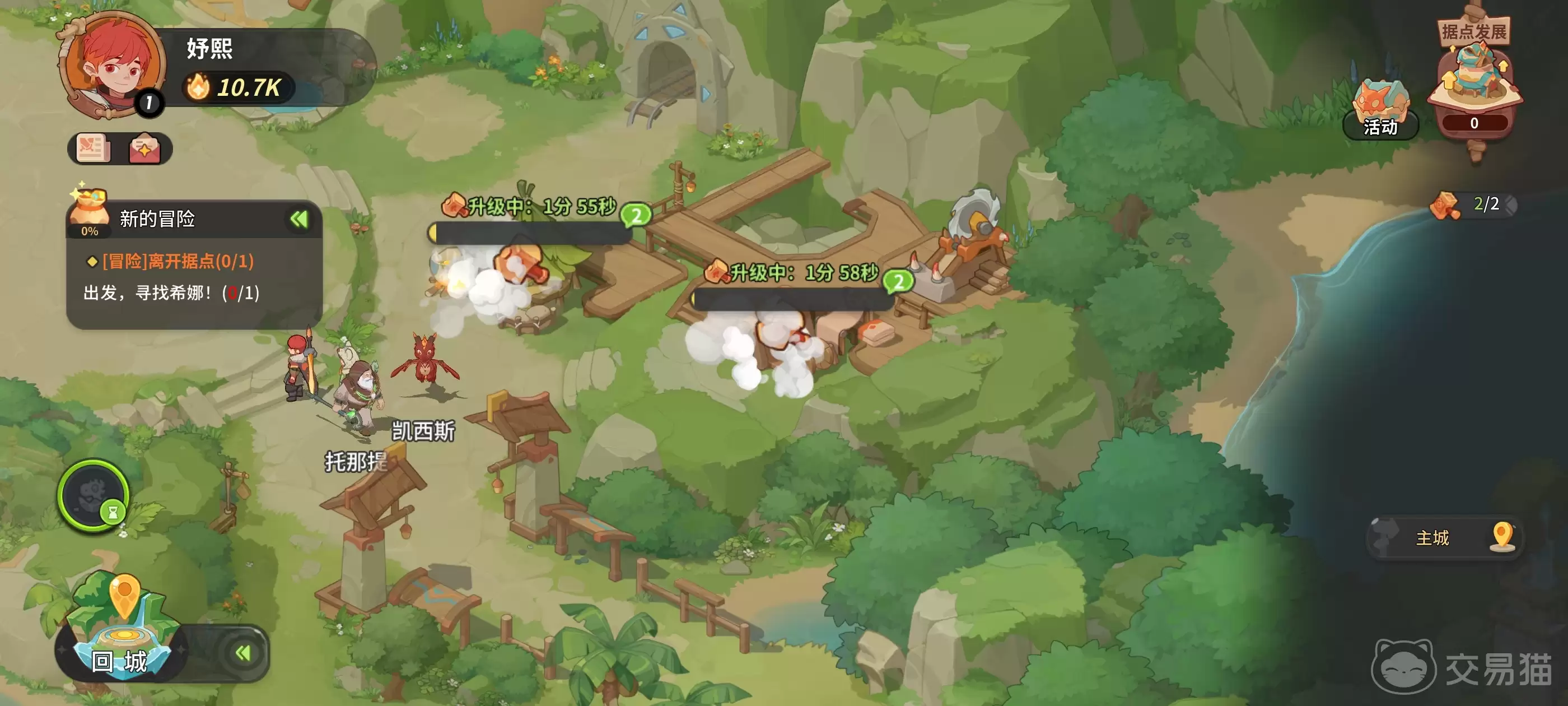
Task: Tap the green speech bubble on 1分58秒 upgrade
Action: click(898, 281)
